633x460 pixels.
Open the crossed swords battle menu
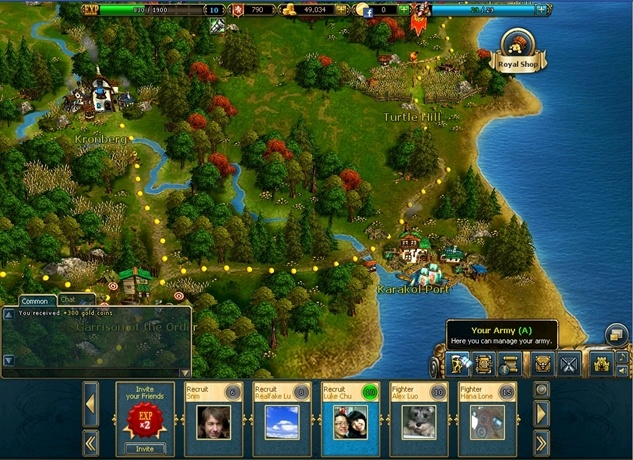tap(569, 363)
